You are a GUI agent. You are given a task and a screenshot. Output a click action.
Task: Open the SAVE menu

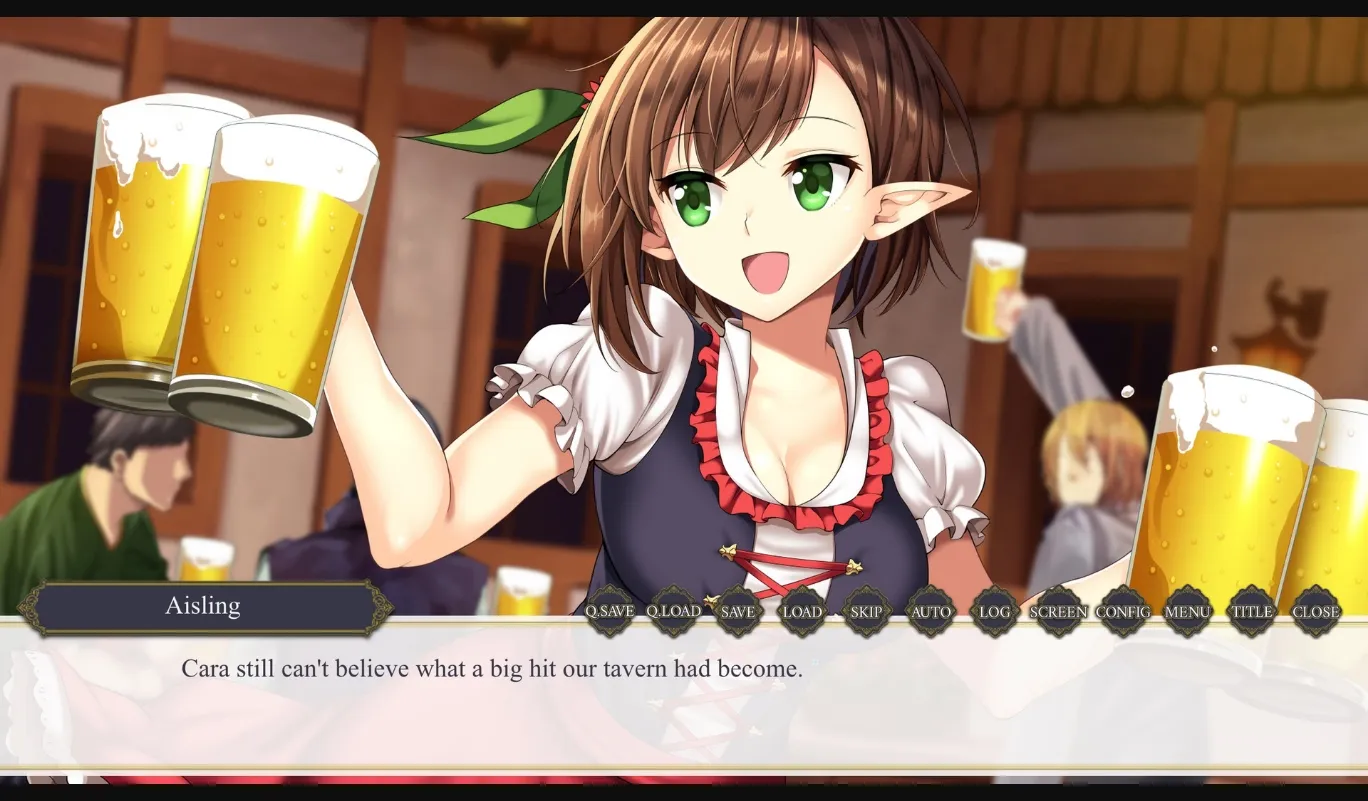737,610
